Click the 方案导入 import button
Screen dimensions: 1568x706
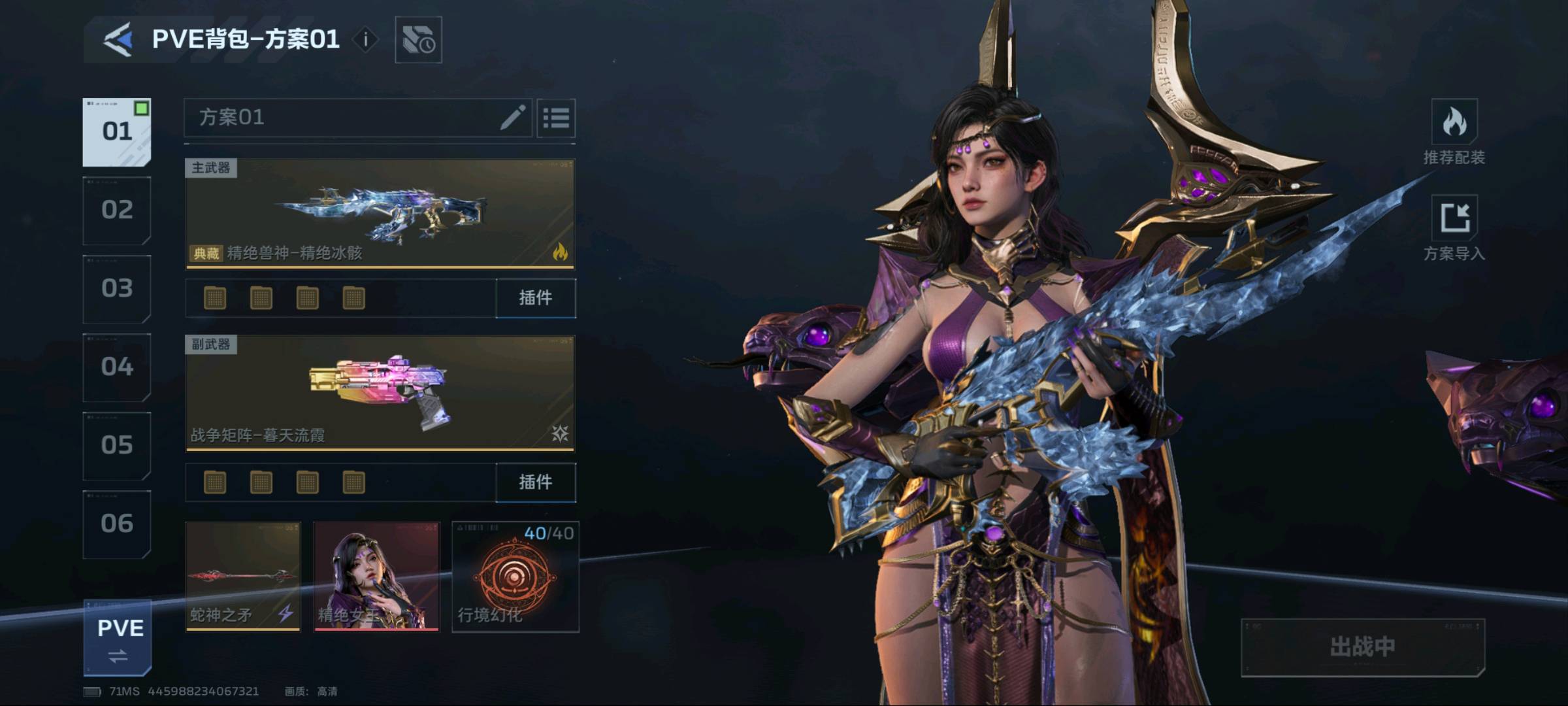click(1454, 228)
